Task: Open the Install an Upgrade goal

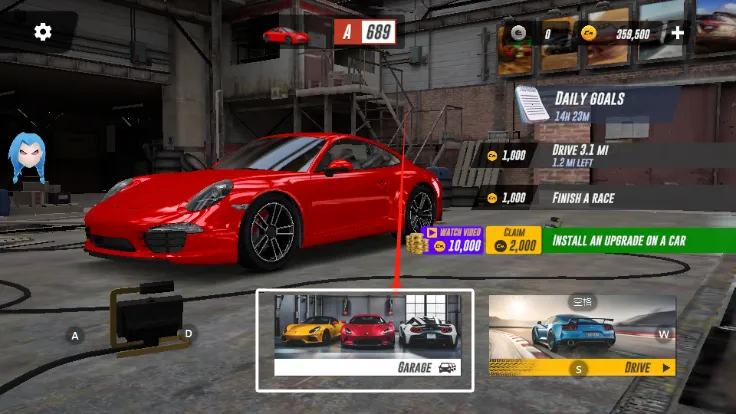Action: [638, 241]
